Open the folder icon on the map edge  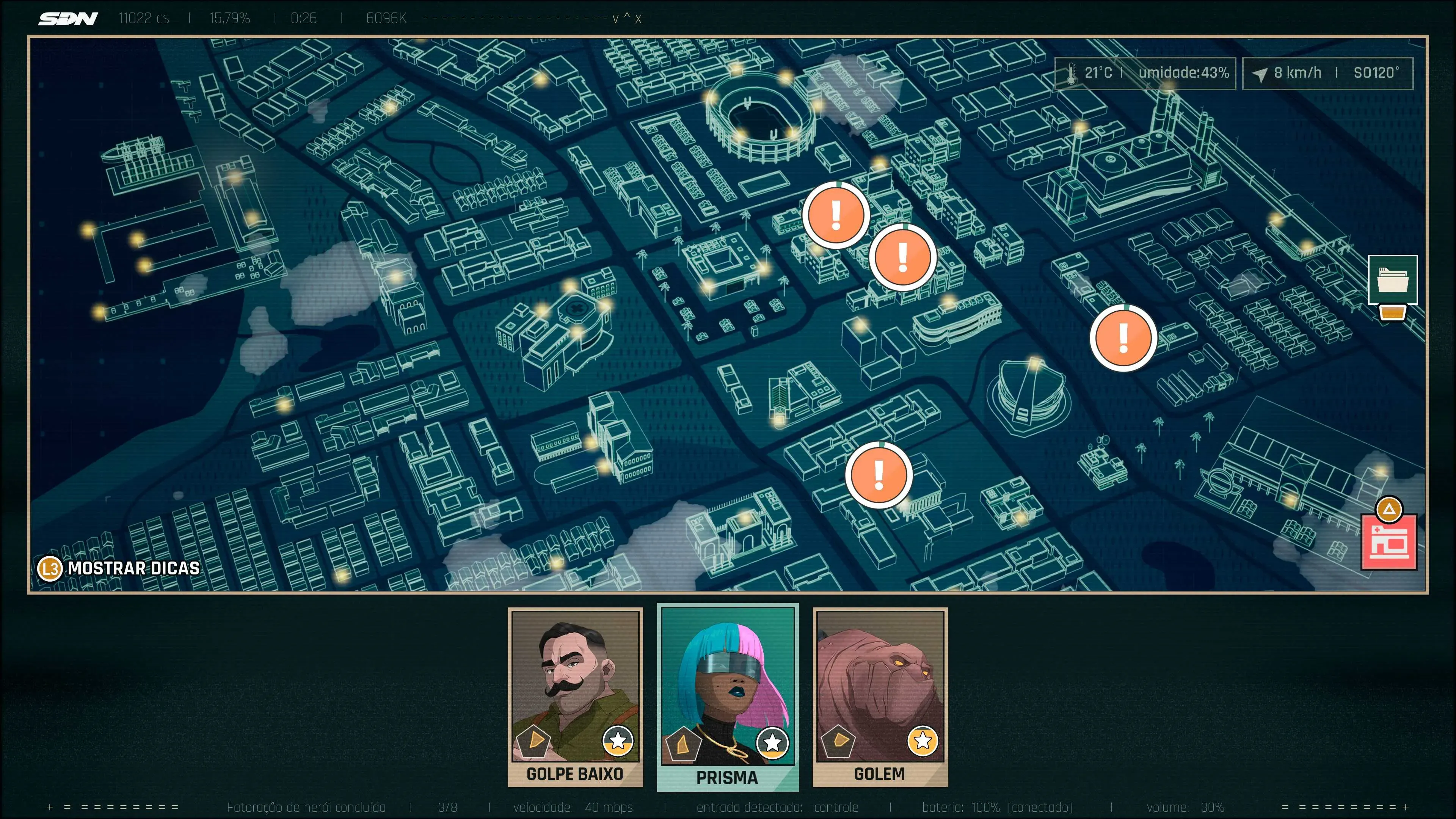pyautogui.click(x=1392, y=279)
